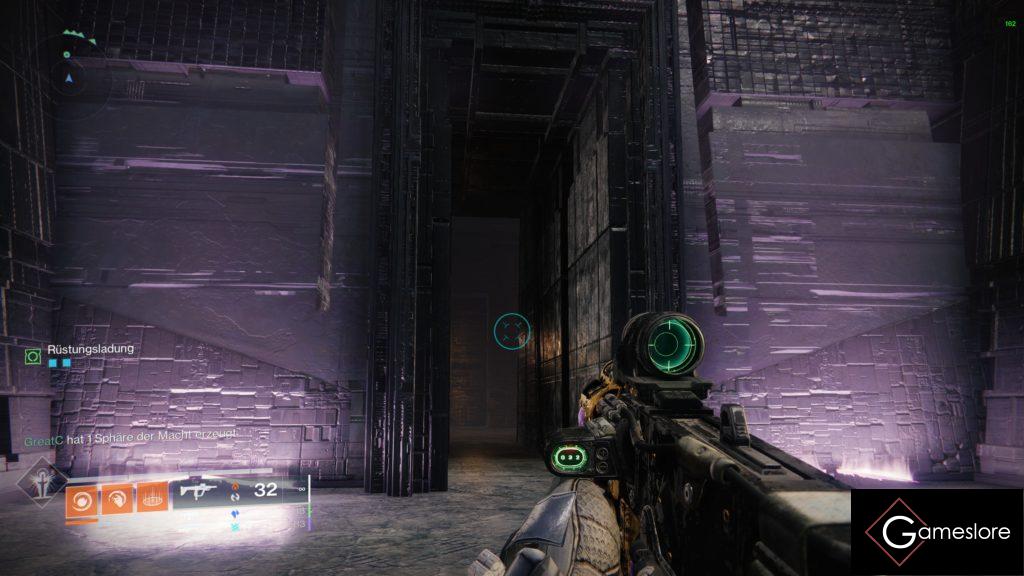This screenshot has height=576, width=1024.
Task: Activate the diamond-shaped Super ability icon
Action: click(41, 482)
